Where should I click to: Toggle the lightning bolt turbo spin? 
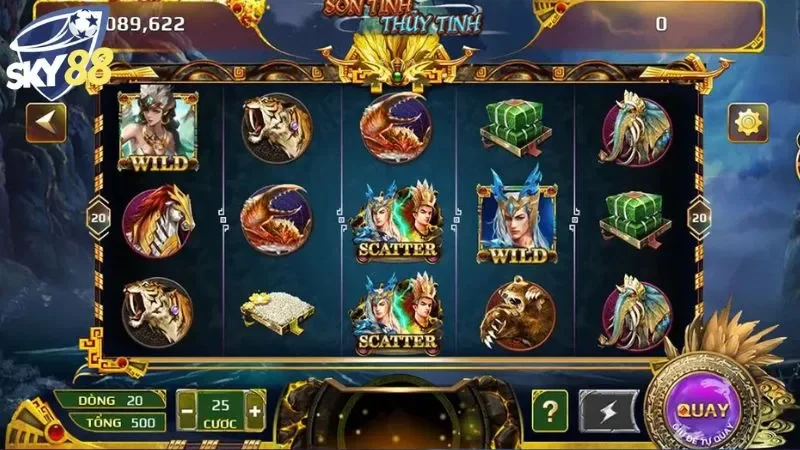[x=612, y=410]
